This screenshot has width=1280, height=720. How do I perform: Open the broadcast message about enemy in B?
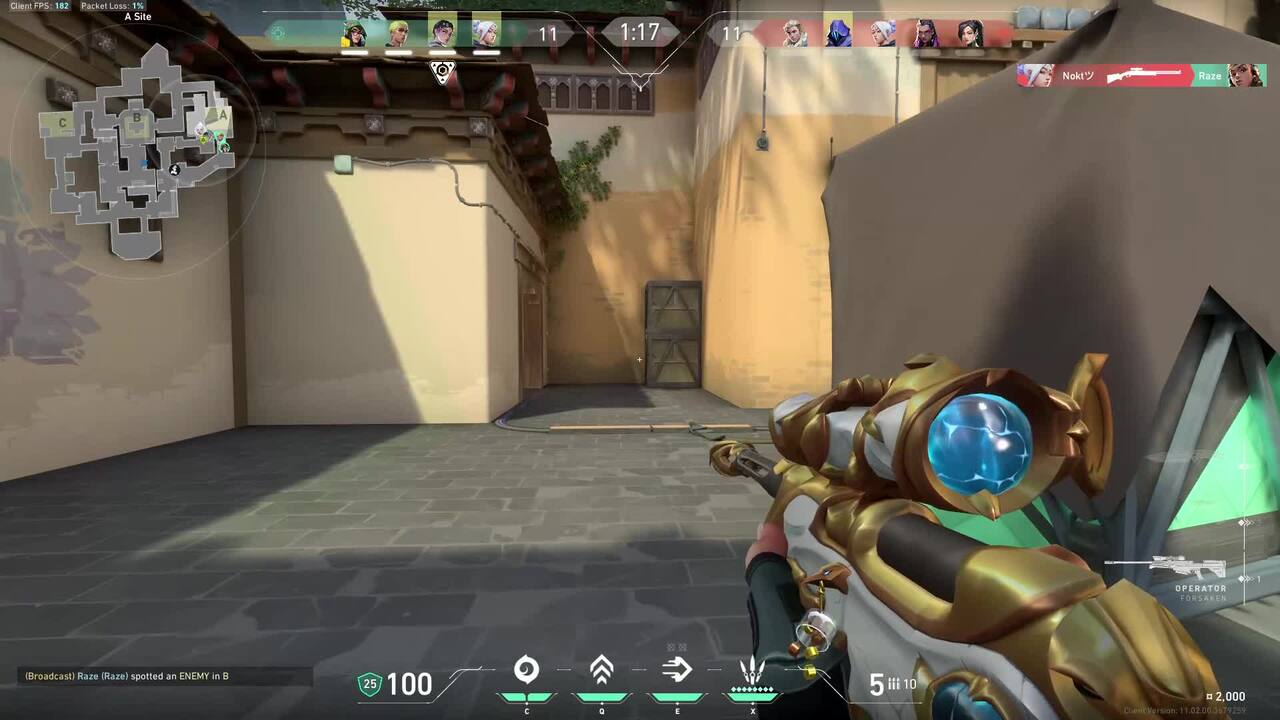point(127,676)
